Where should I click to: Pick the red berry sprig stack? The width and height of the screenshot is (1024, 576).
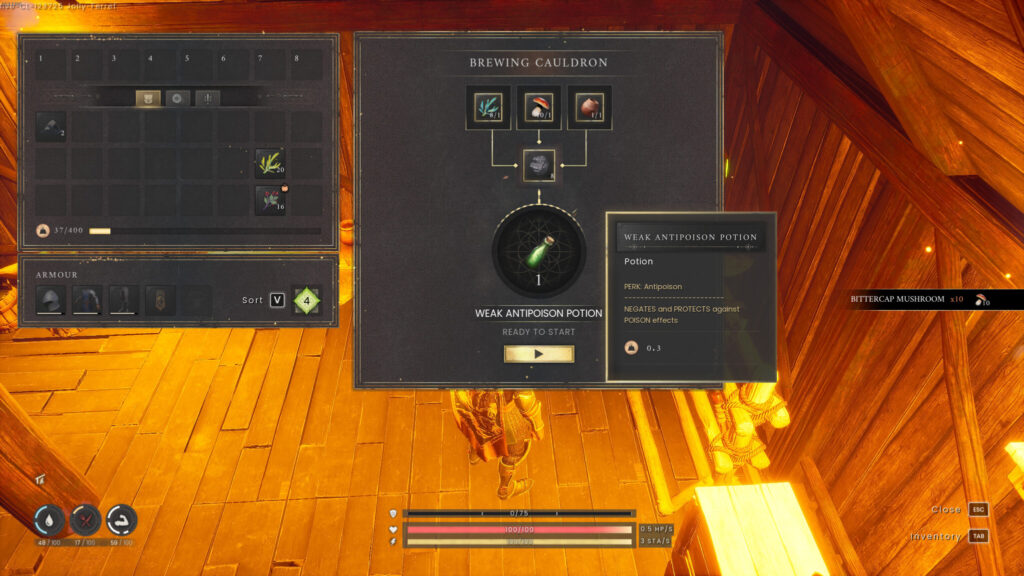click(271, 200)
